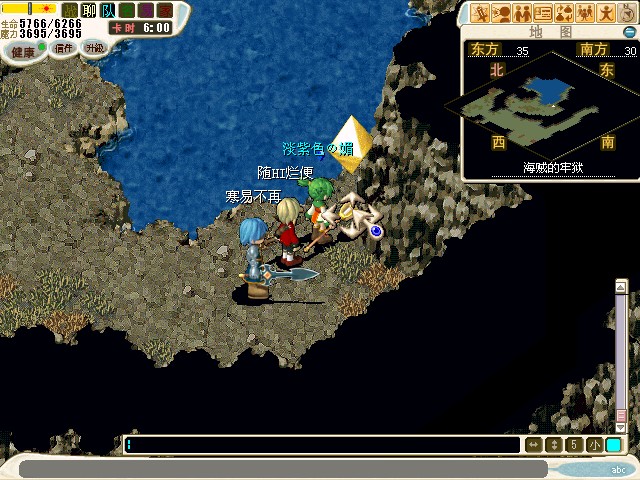
Task: Toggle the 队 team mode button
Action: pos(106,10)
